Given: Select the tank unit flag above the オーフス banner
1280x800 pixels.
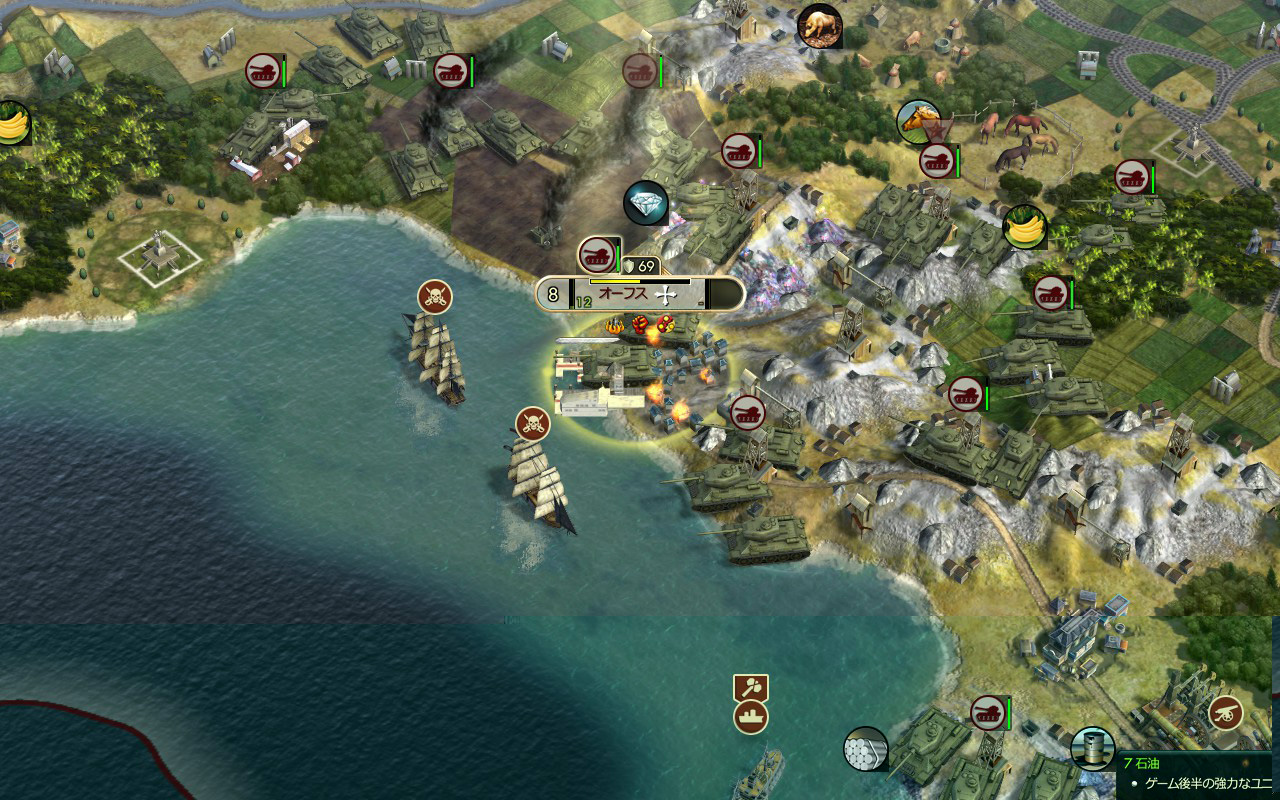Looking at the screenshot, I should coord(597,253).
